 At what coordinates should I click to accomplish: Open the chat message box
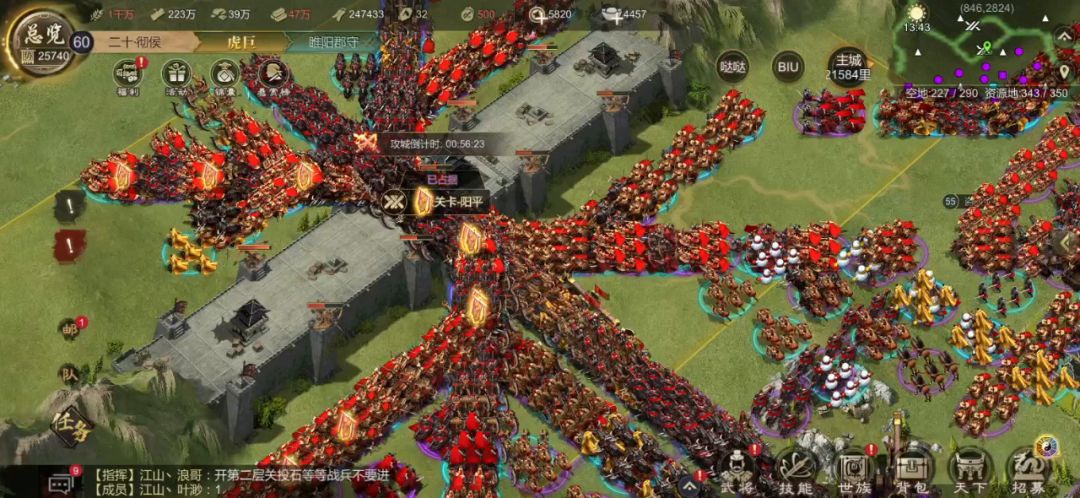tap(62, 483)
